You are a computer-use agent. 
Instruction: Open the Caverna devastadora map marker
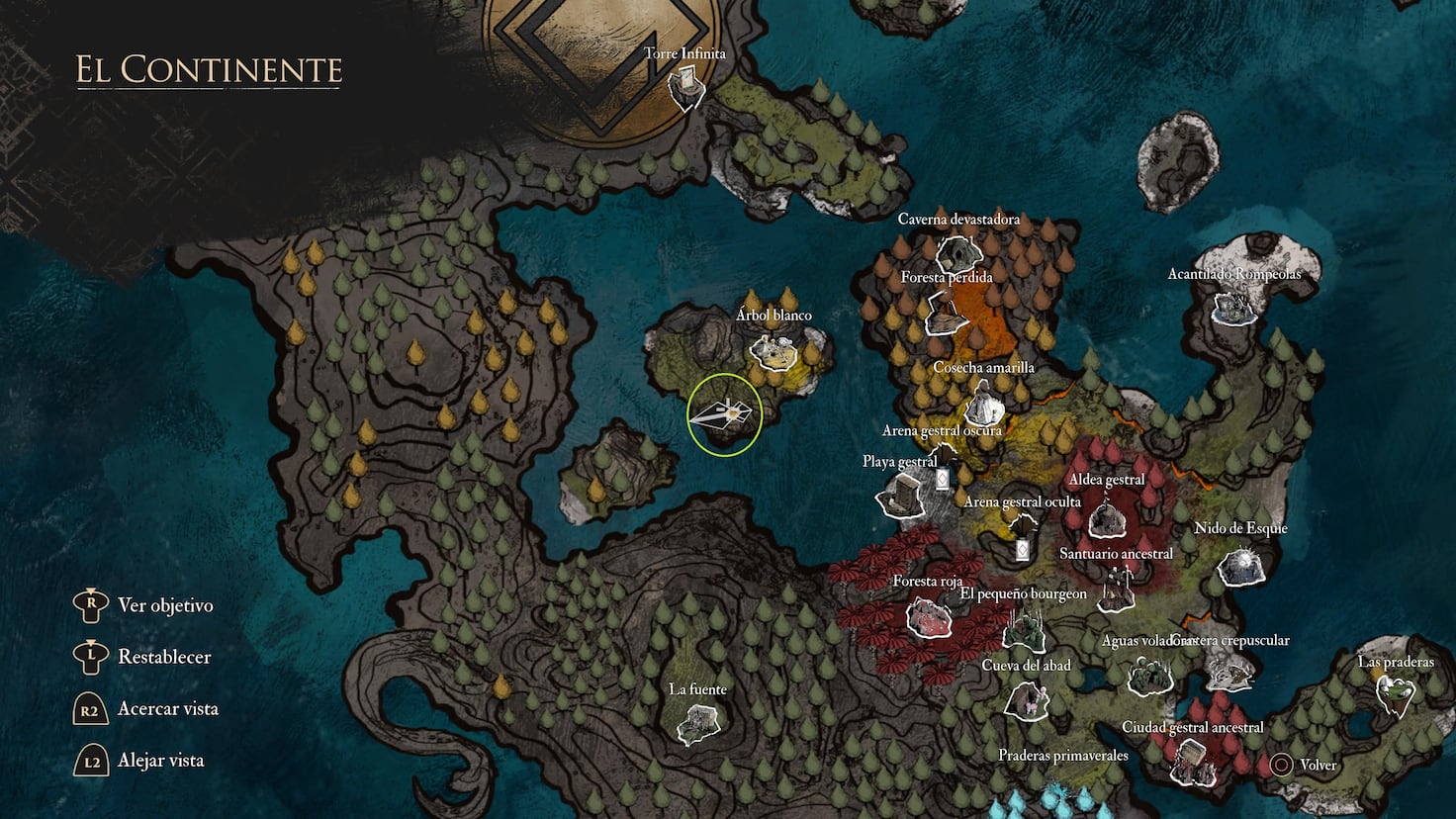956,253
